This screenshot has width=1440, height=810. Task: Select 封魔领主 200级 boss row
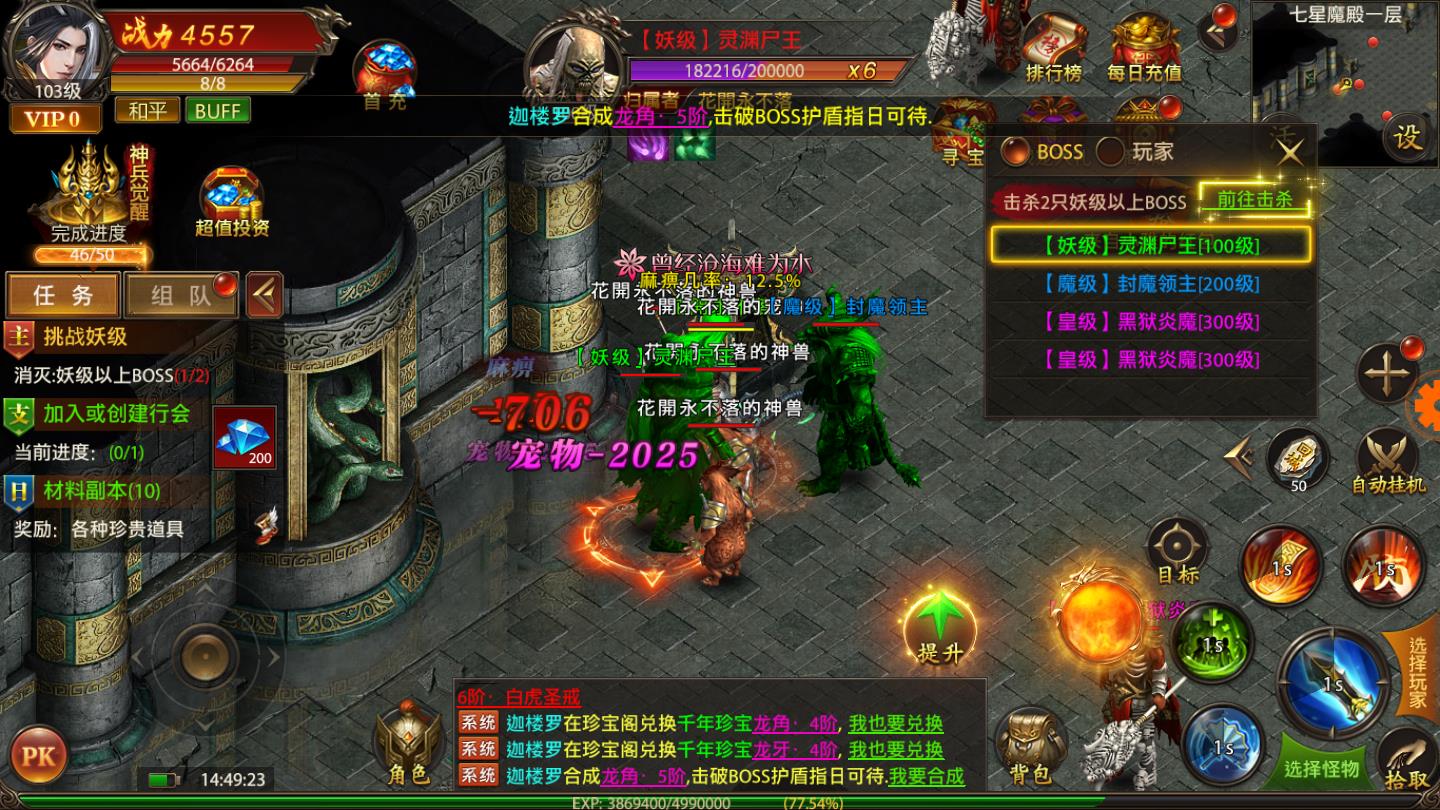coord(1150,284)
